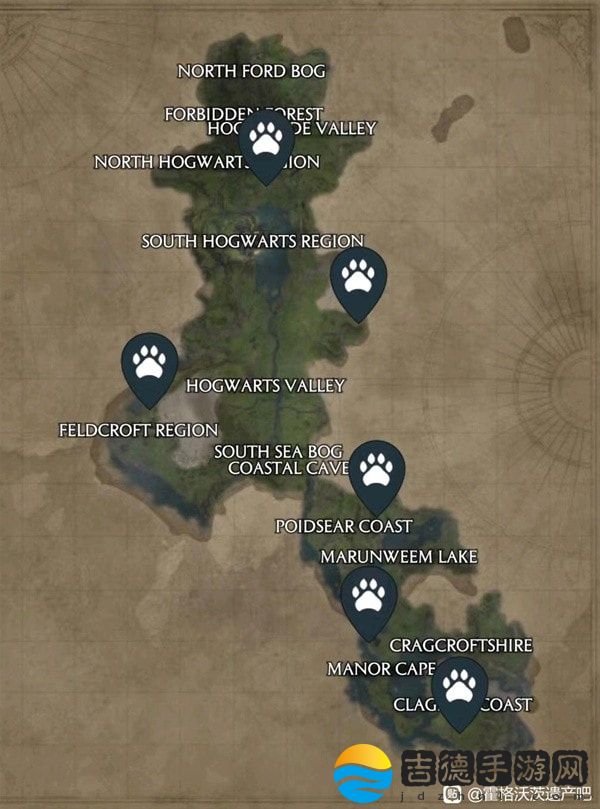Click paw marker beside South Hogwarts Region label
The image size is (600, 809).
(359, 278)
